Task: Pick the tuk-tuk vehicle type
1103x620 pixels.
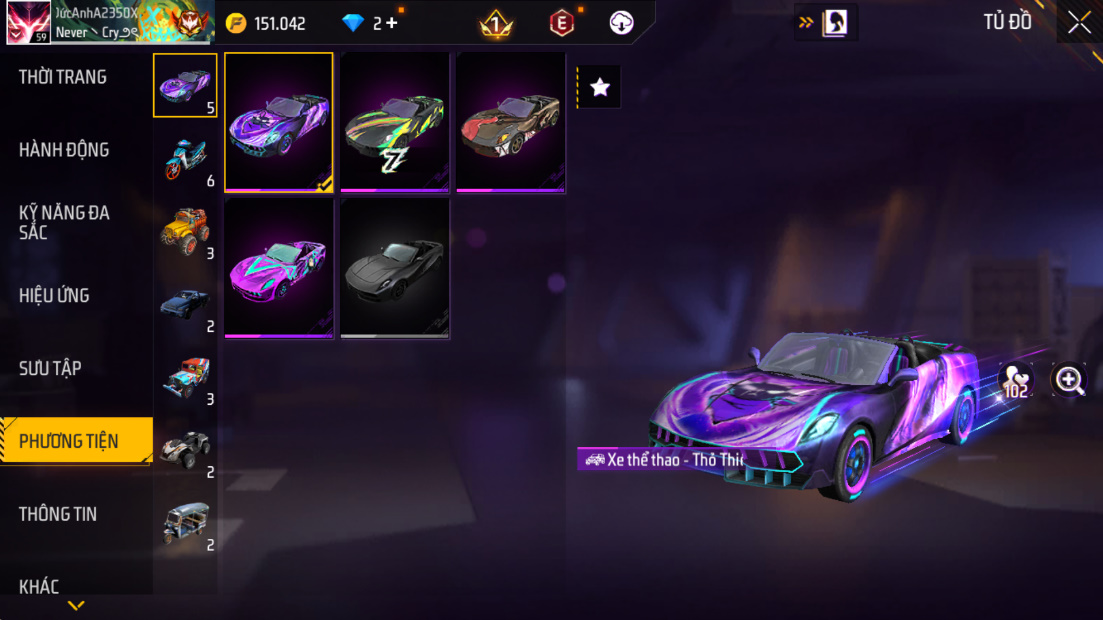Action: (x=185, y=523)
